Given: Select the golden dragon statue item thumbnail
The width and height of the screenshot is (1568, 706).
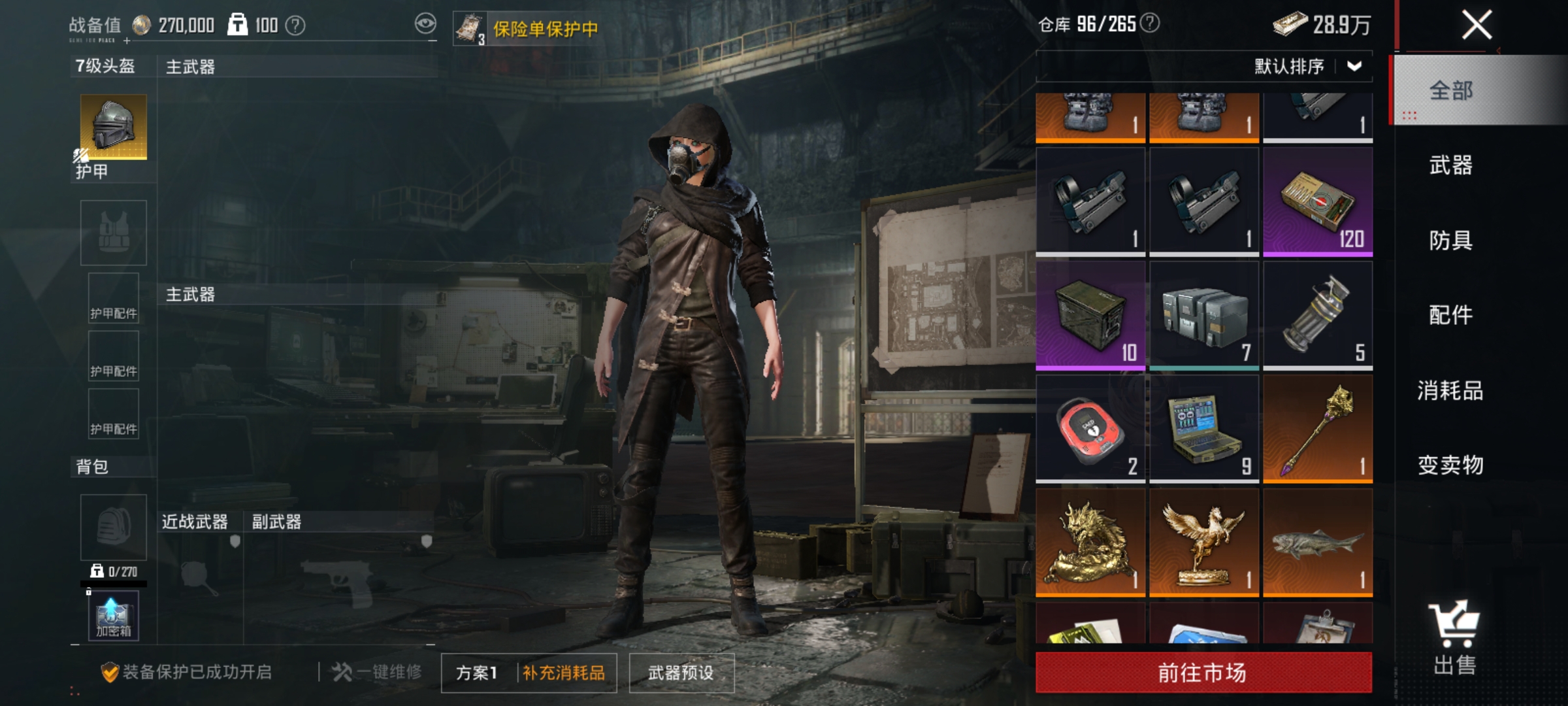Looking at the screenshot, I should 1089,540.
